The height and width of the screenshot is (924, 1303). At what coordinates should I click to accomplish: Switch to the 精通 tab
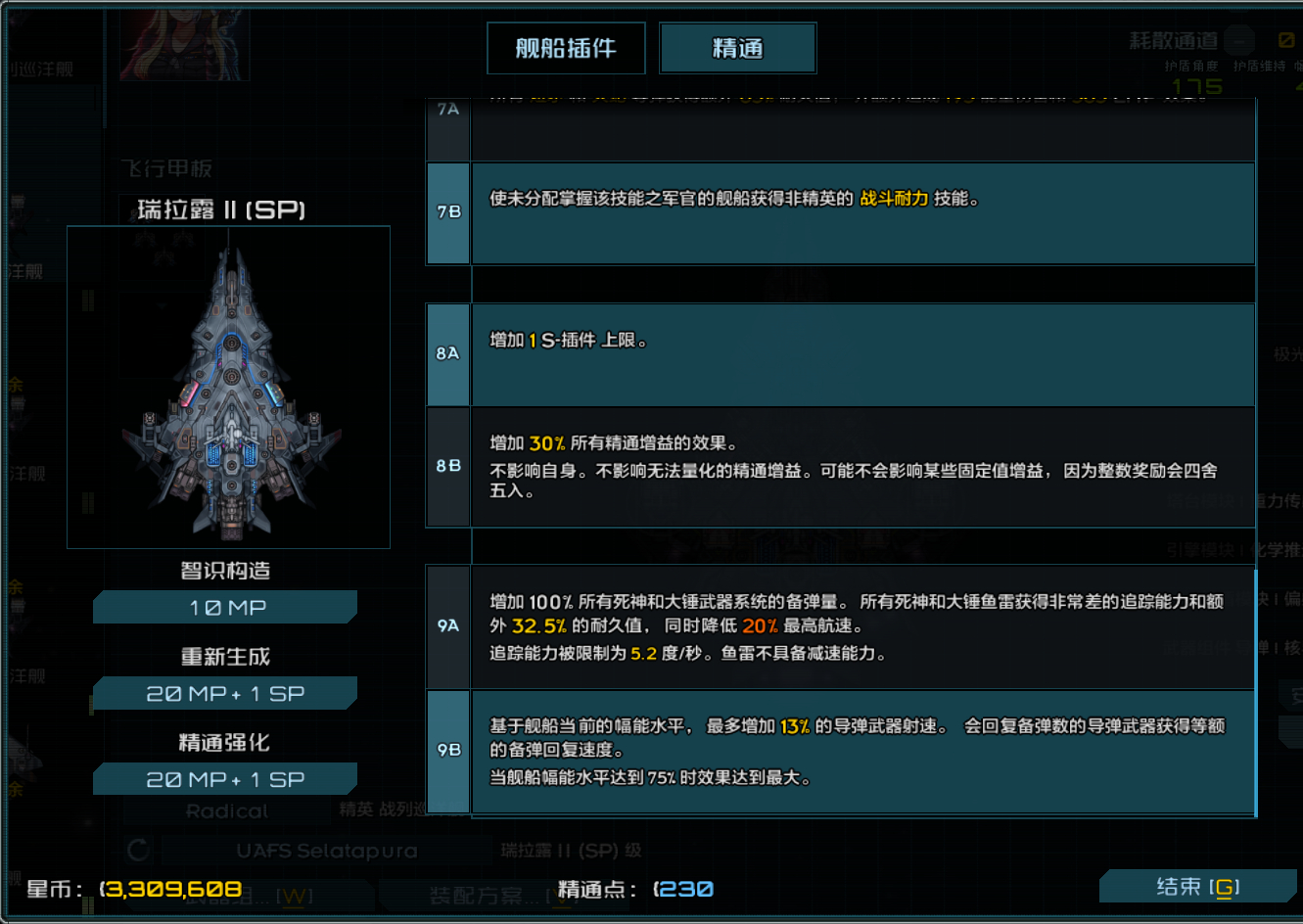737,46
